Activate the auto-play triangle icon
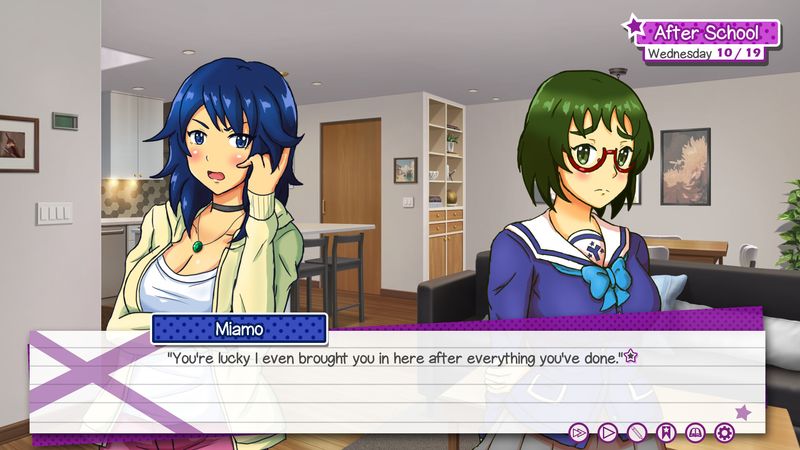Viewport: 800px width, 450px height. [x=606, y=432]
